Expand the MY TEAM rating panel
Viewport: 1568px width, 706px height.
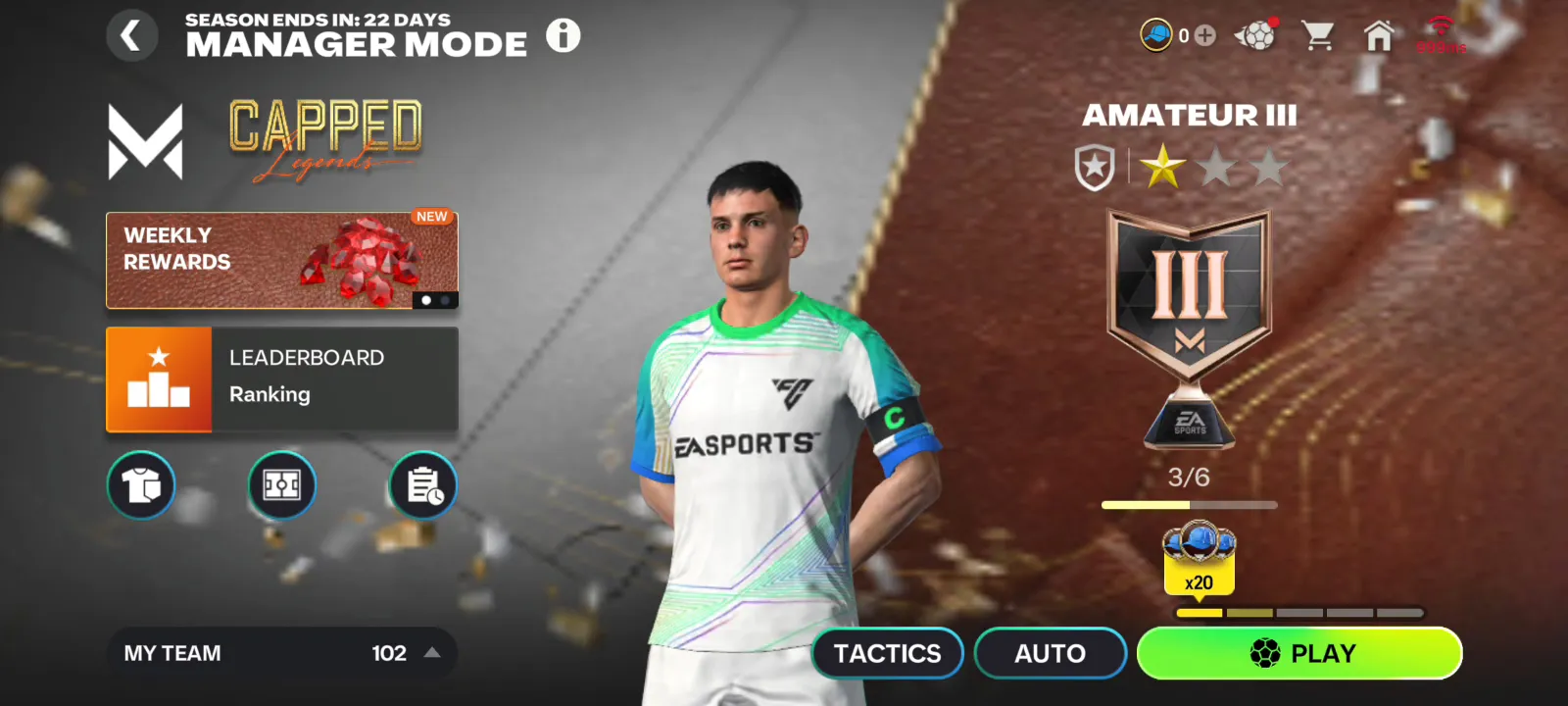[x=281, y=653]
